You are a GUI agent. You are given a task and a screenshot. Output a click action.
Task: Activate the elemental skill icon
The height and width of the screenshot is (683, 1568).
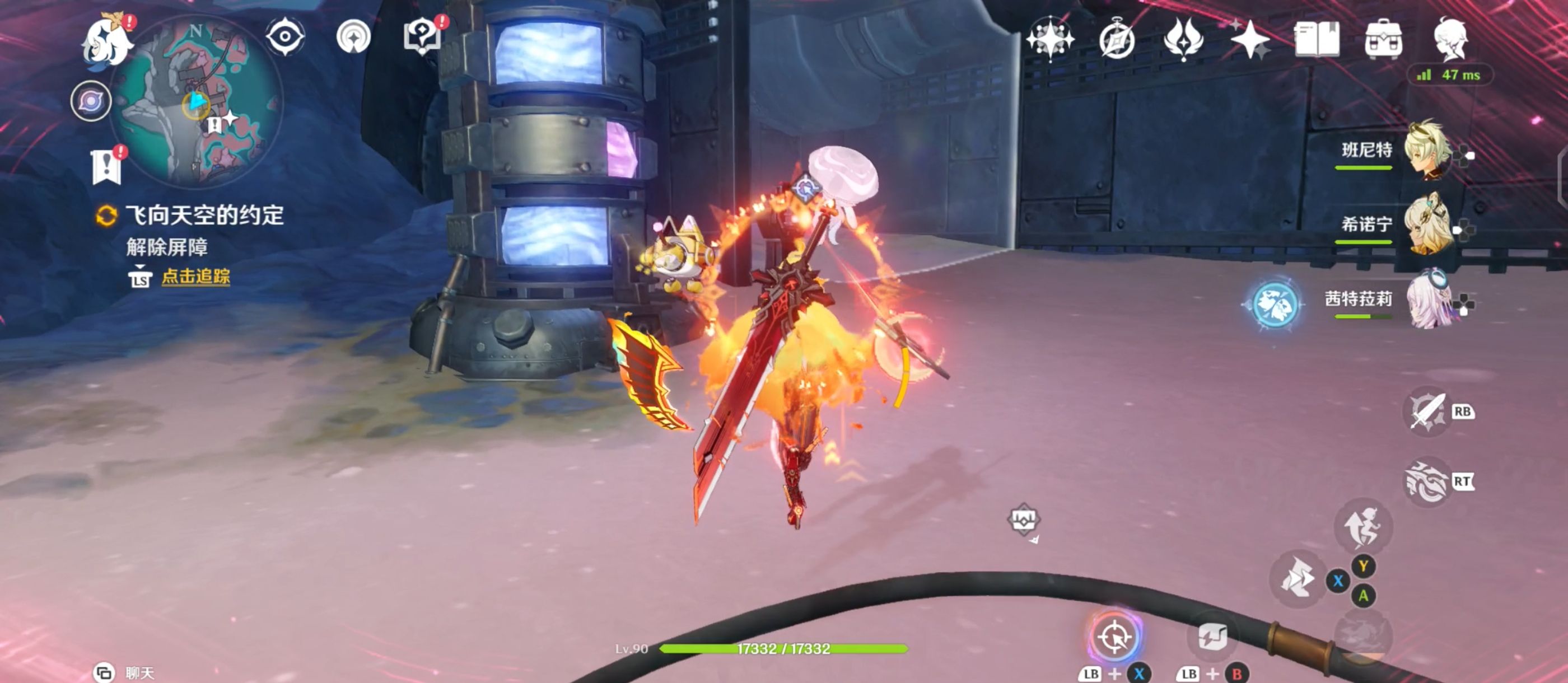click(x=1427, y=411)
